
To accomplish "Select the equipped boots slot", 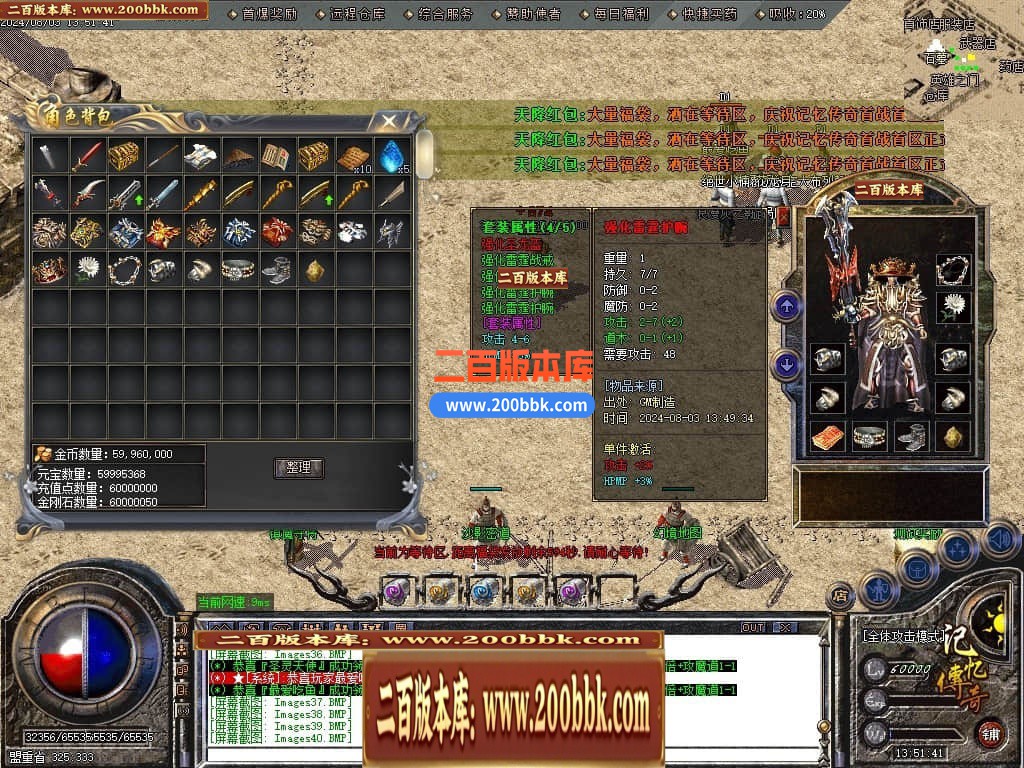I will [911, 436].
